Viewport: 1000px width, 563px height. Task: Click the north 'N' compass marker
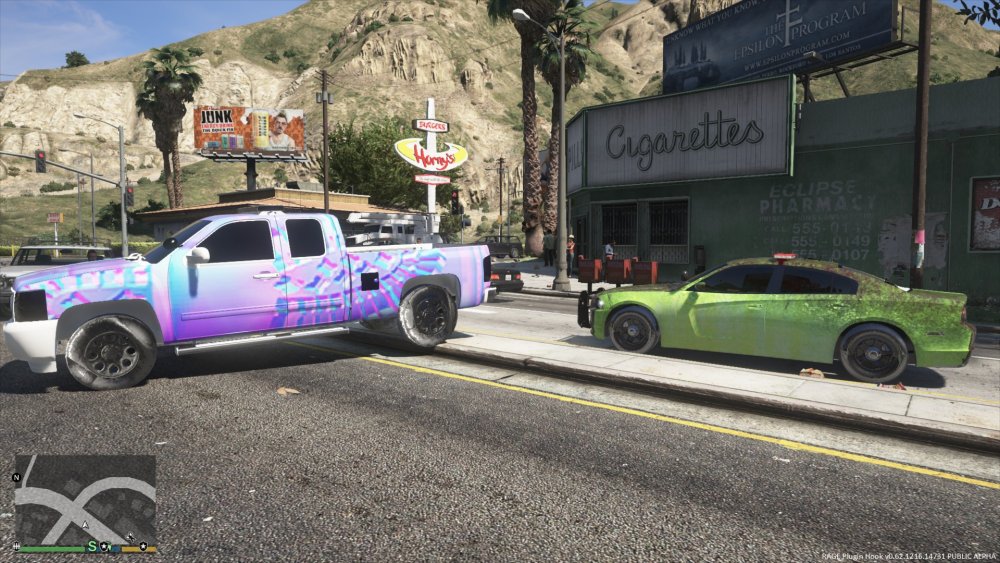(x=16, y=478)
